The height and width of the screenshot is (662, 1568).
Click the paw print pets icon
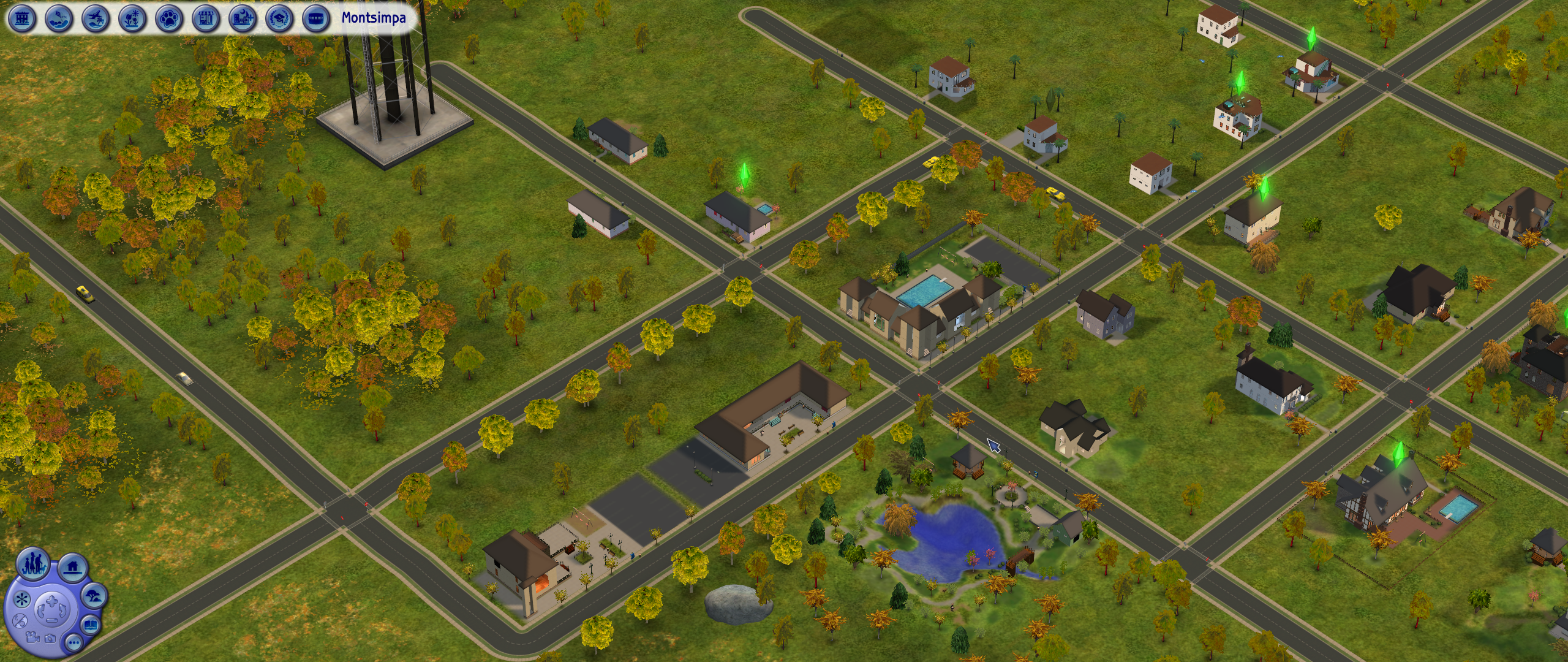point(169,18)
